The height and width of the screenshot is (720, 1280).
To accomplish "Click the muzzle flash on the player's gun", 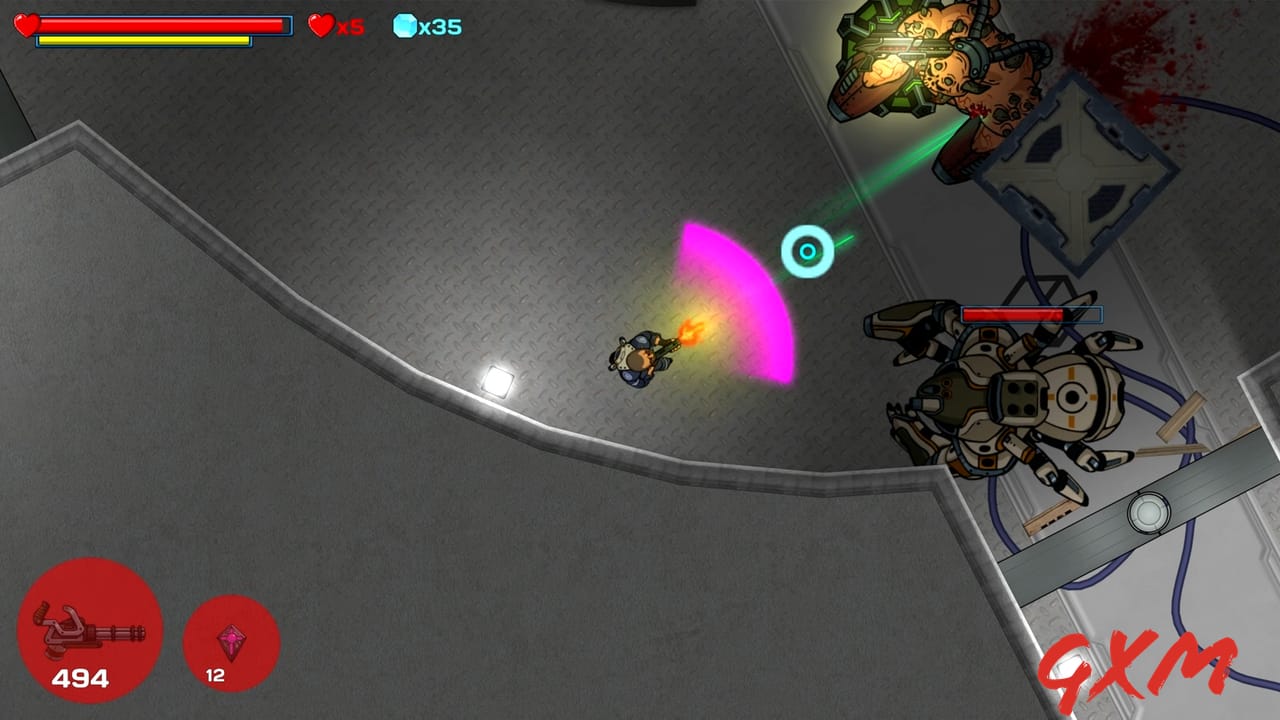I will pyautogui.click(x=688, y=330).
